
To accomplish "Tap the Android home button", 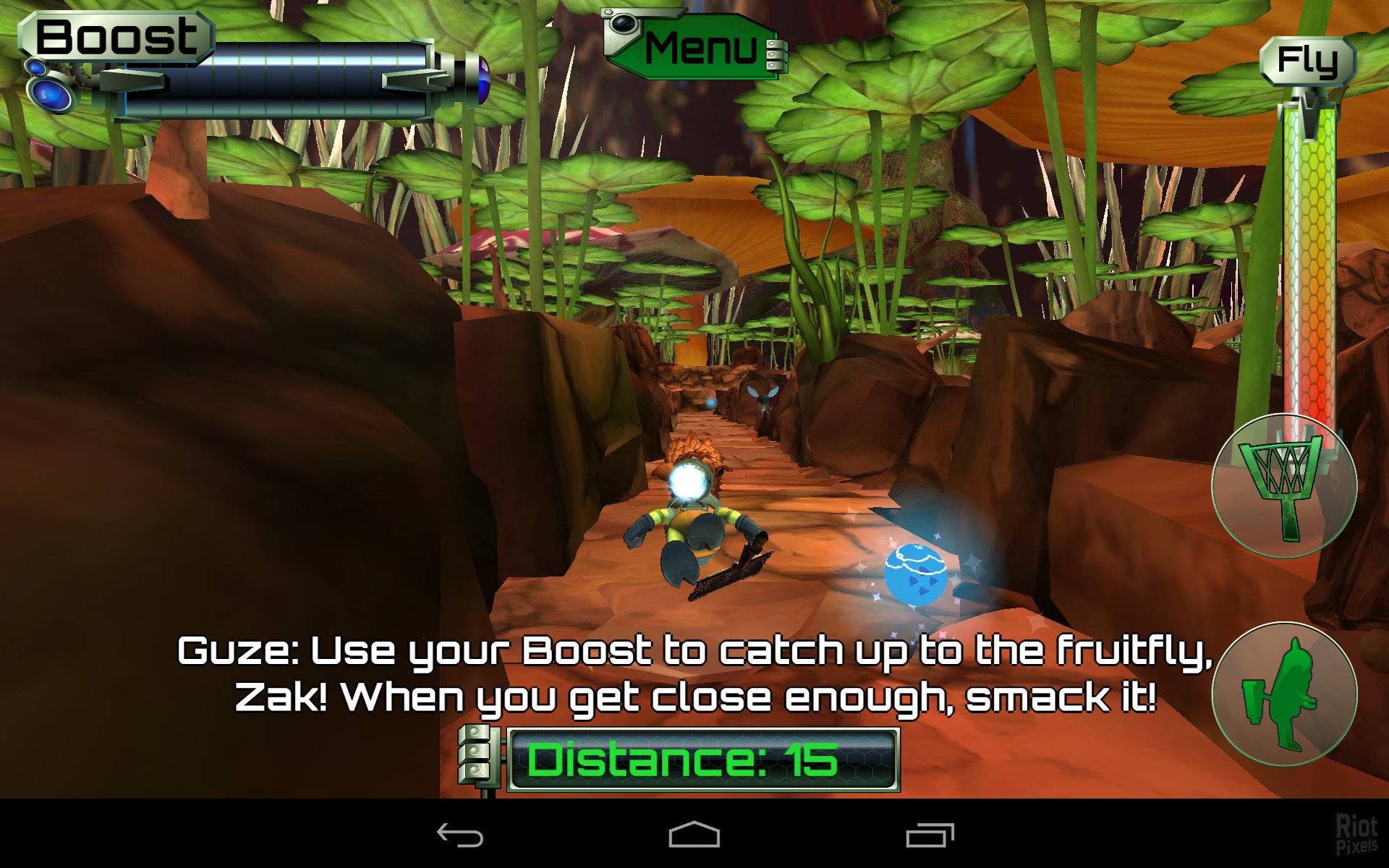I will (694, 835).
